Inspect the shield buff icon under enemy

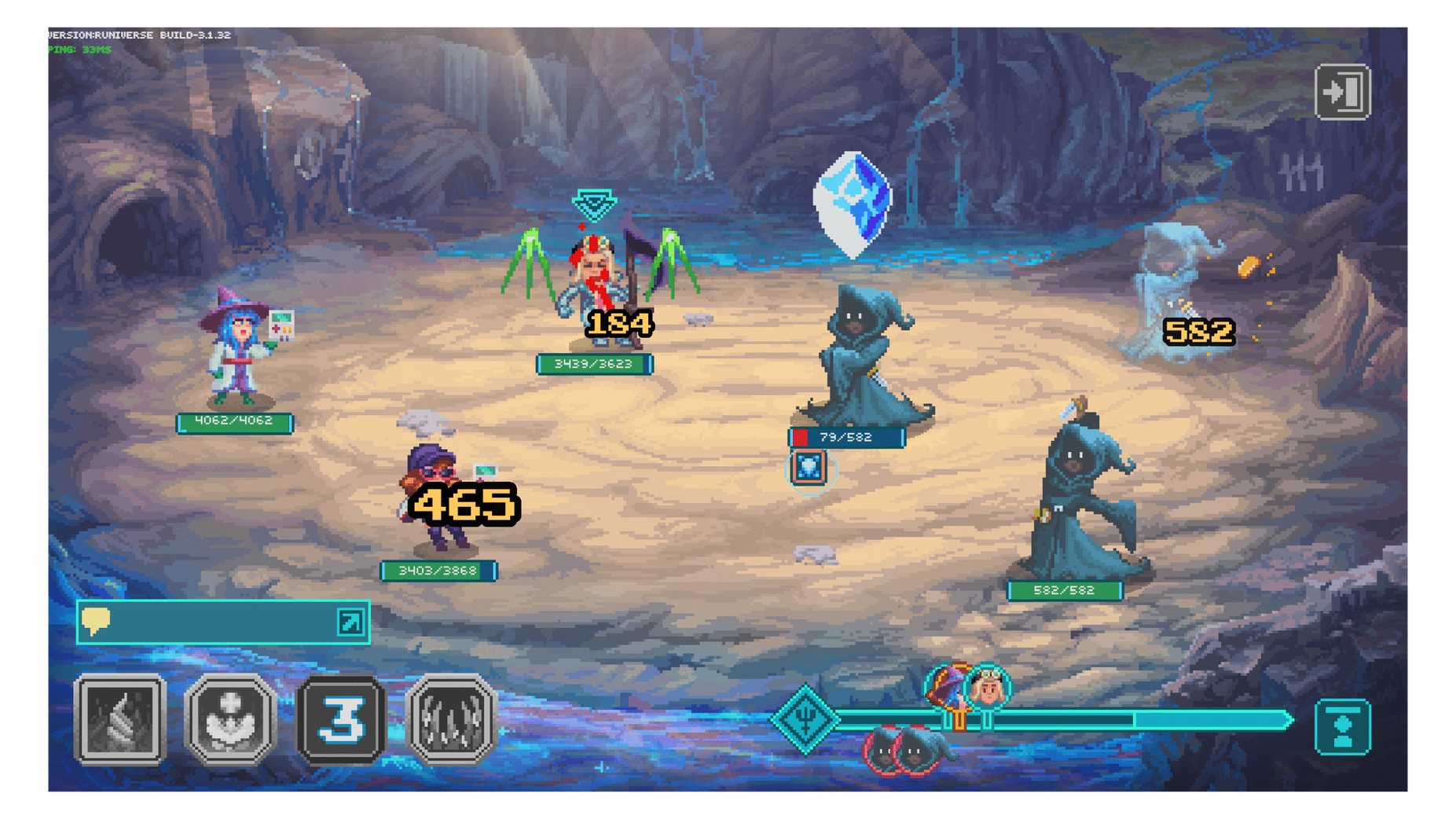pyautogui.click(x=809, y=468)
